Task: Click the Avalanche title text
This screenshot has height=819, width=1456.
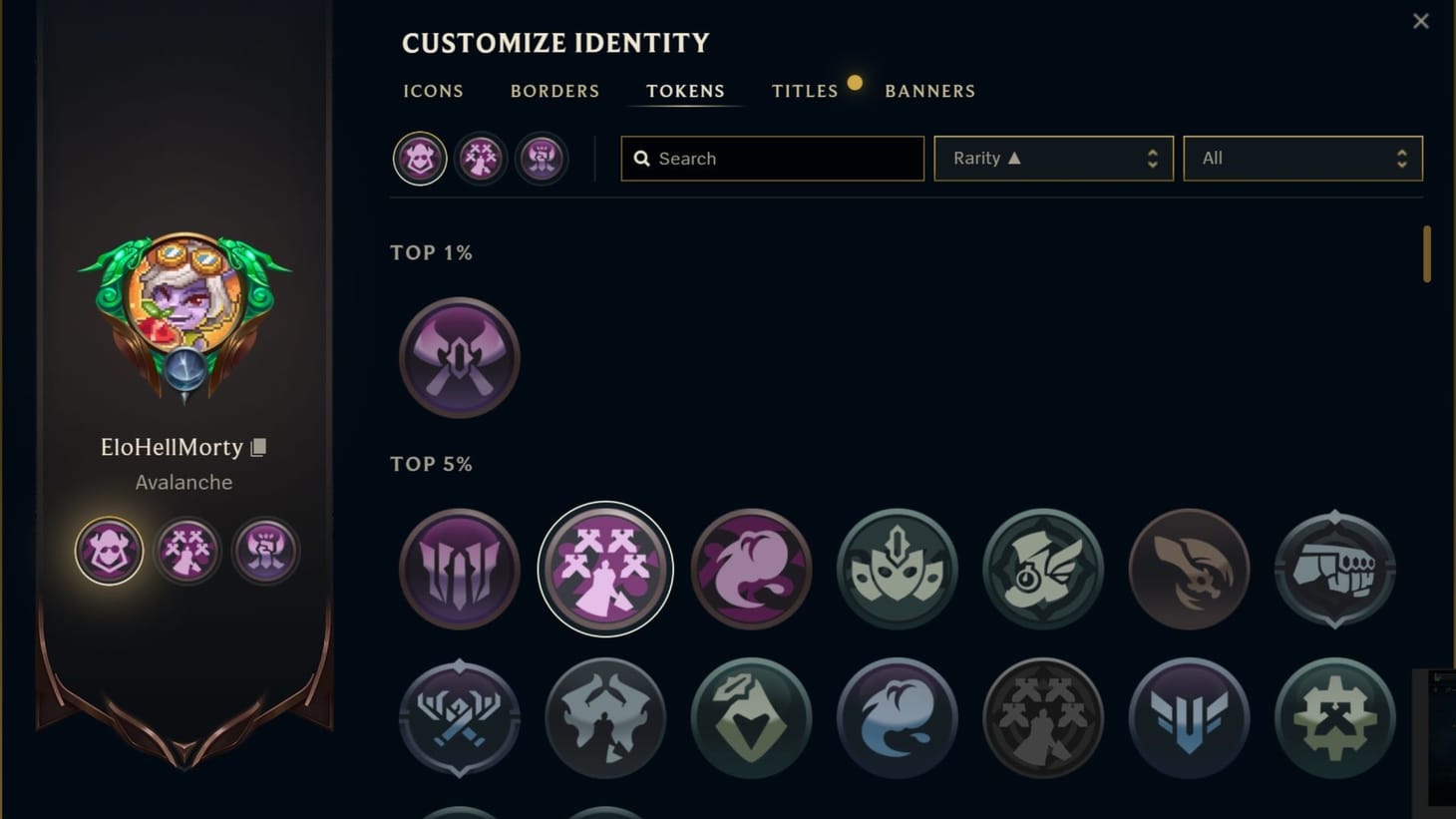Action: [x=183, y=482]
